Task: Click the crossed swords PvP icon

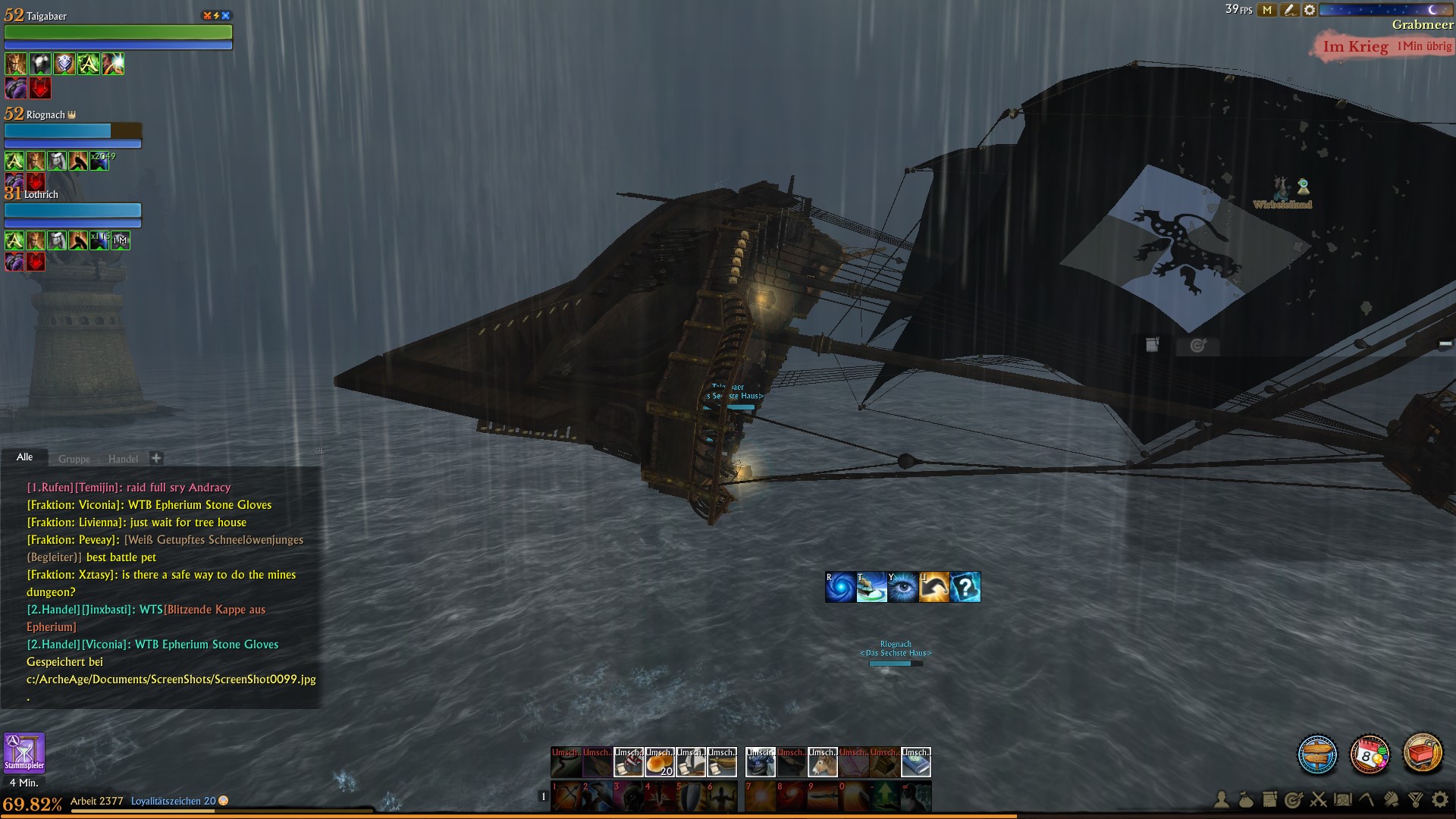Action: coord(1317,799)
